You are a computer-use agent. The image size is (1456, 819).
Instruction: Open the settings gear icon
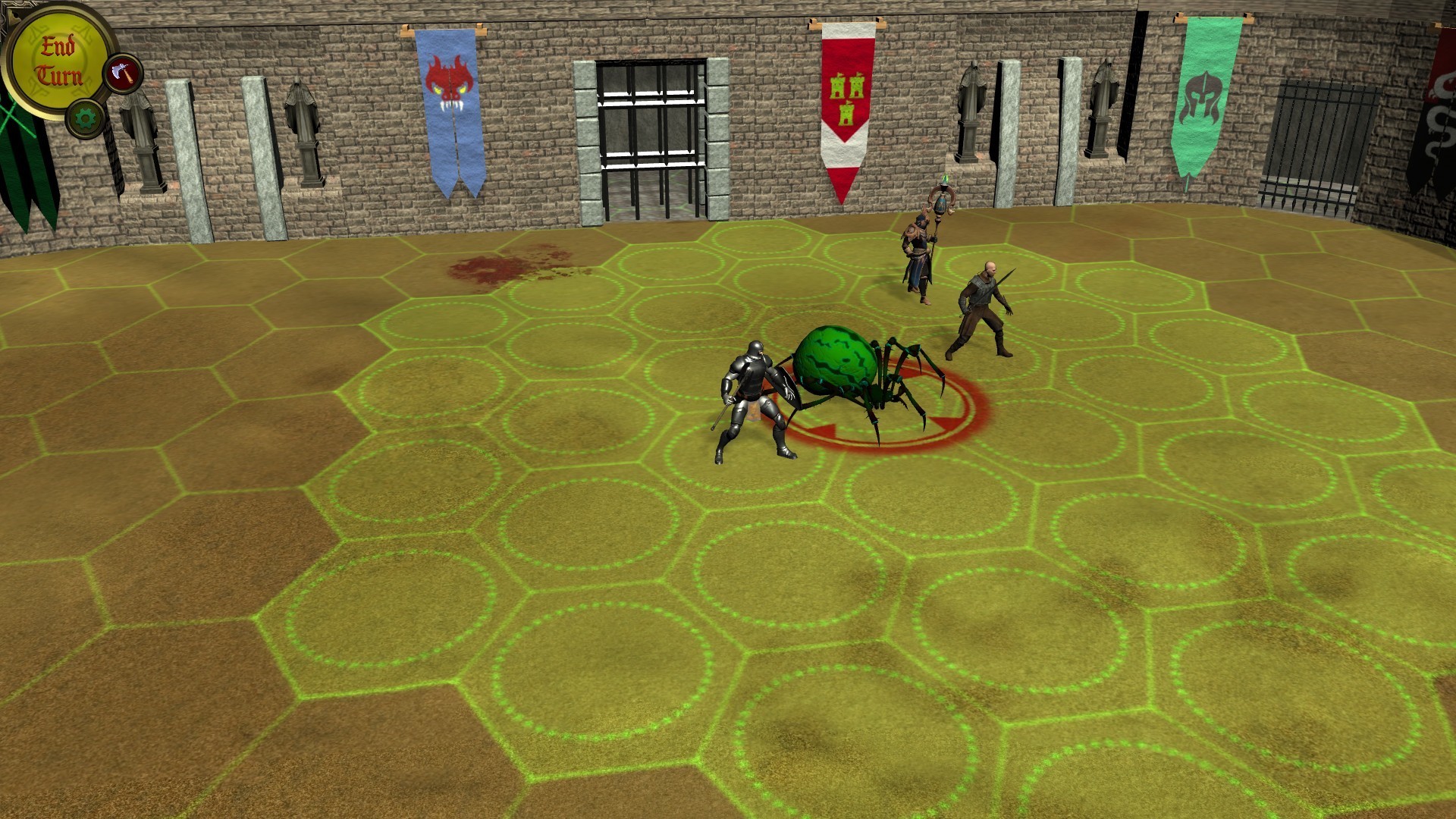[86, 118]
